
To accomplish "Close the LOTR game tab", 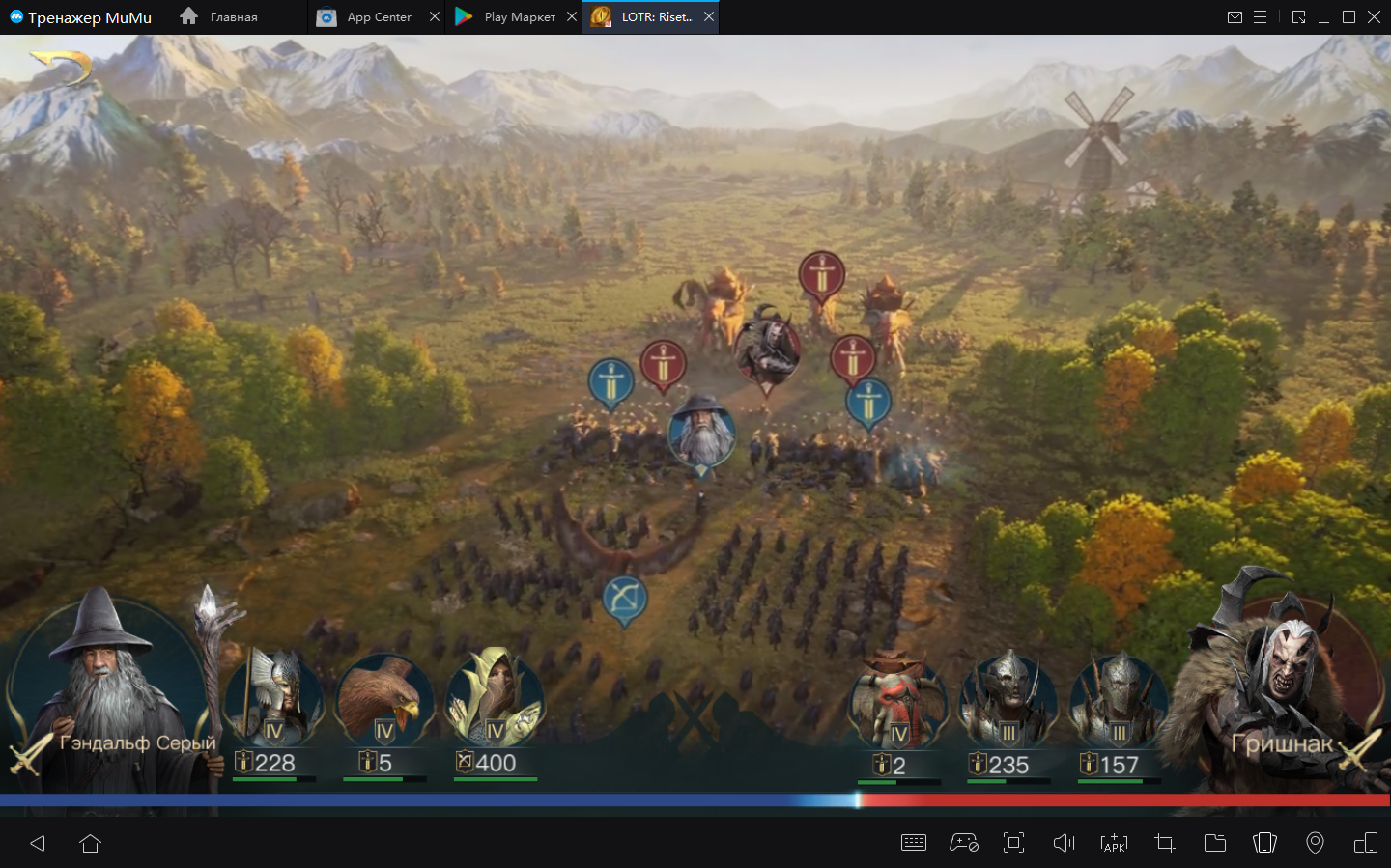I will click(709, 17).
